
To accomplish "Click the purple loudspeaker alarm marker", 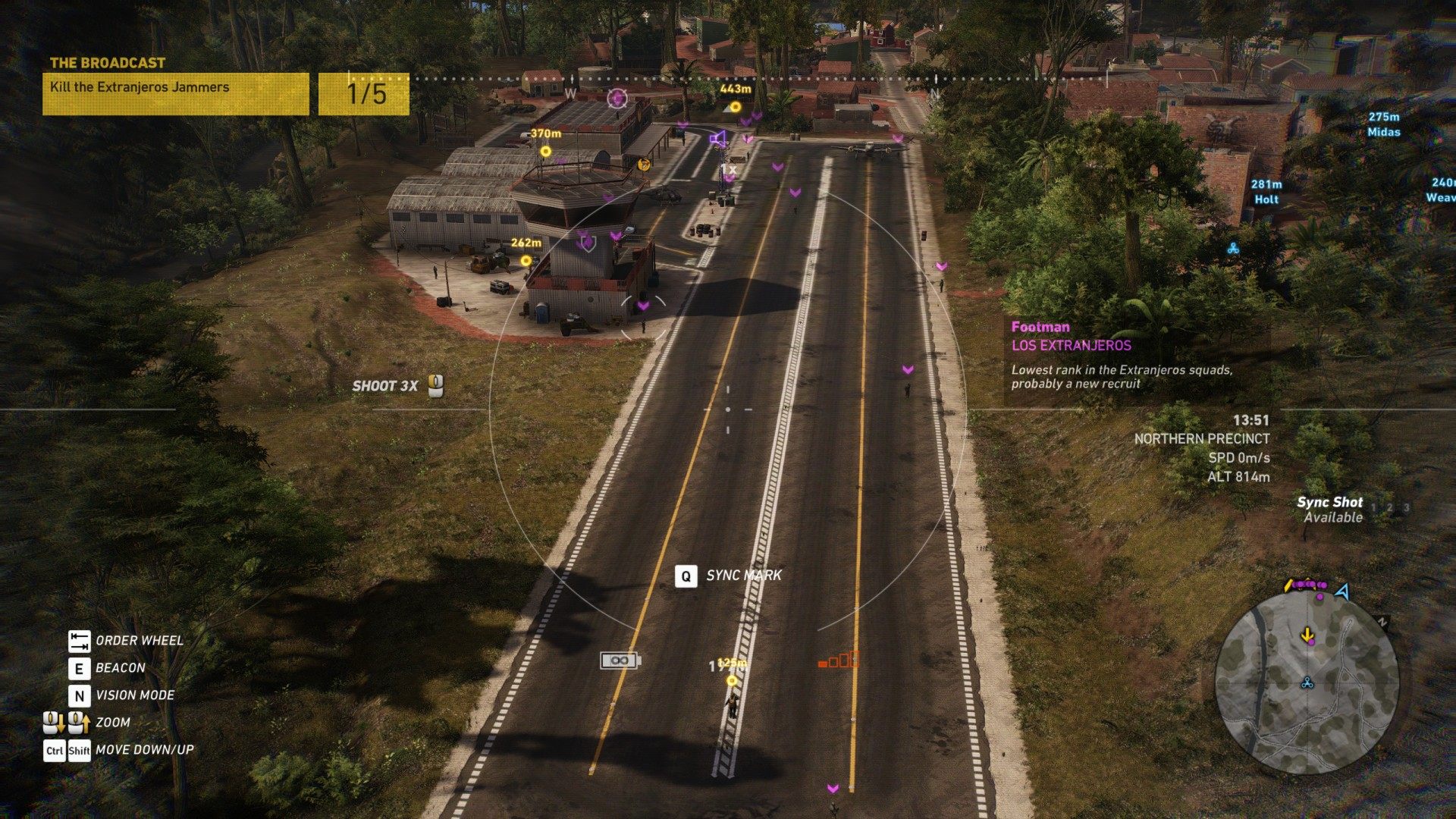I will click(717, 139).
